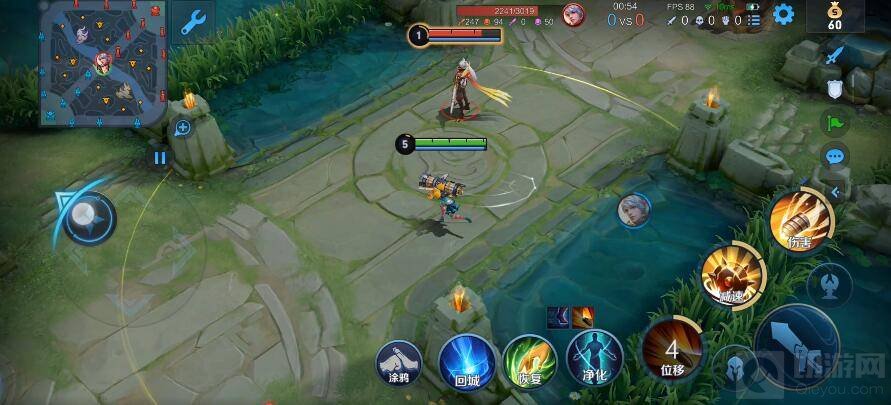Activate the 回城 recall ability
The width and height of the screenshot is (891, 405).
[464, 359]
